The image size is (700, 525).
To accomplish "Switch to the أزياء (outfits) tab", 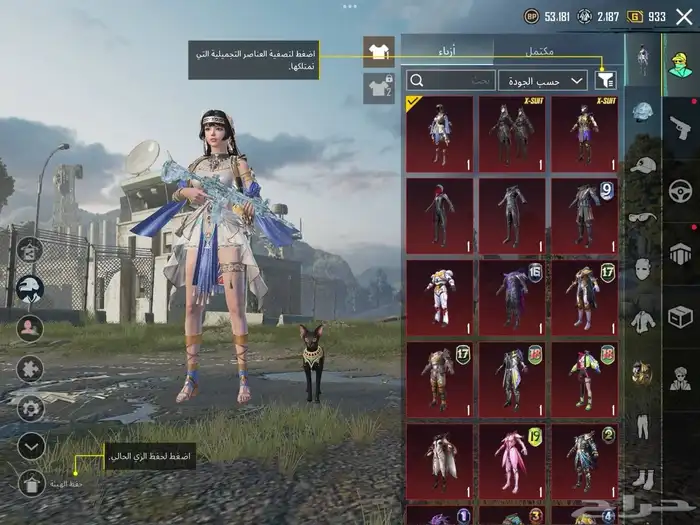I will 448,49.
